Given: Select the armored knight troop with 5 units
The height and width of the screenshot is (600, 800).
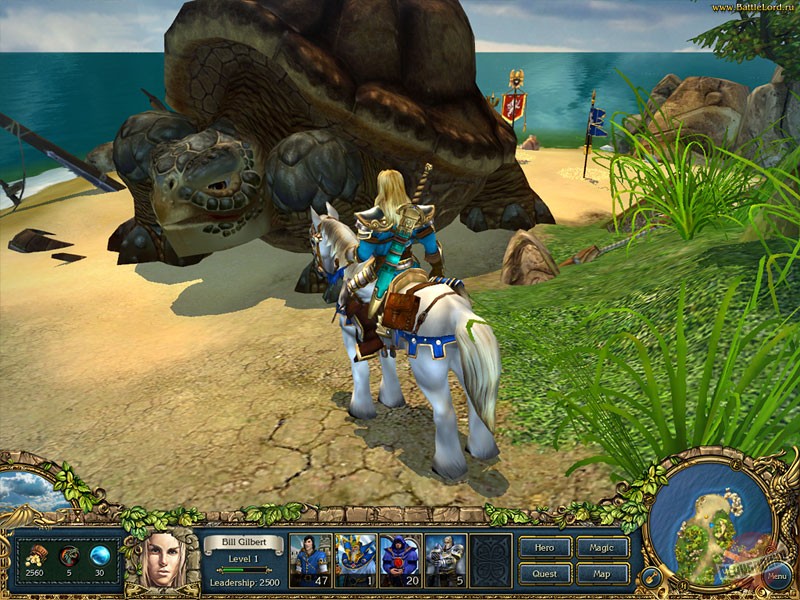Looking at the screenshot, I should coord(445,559).
